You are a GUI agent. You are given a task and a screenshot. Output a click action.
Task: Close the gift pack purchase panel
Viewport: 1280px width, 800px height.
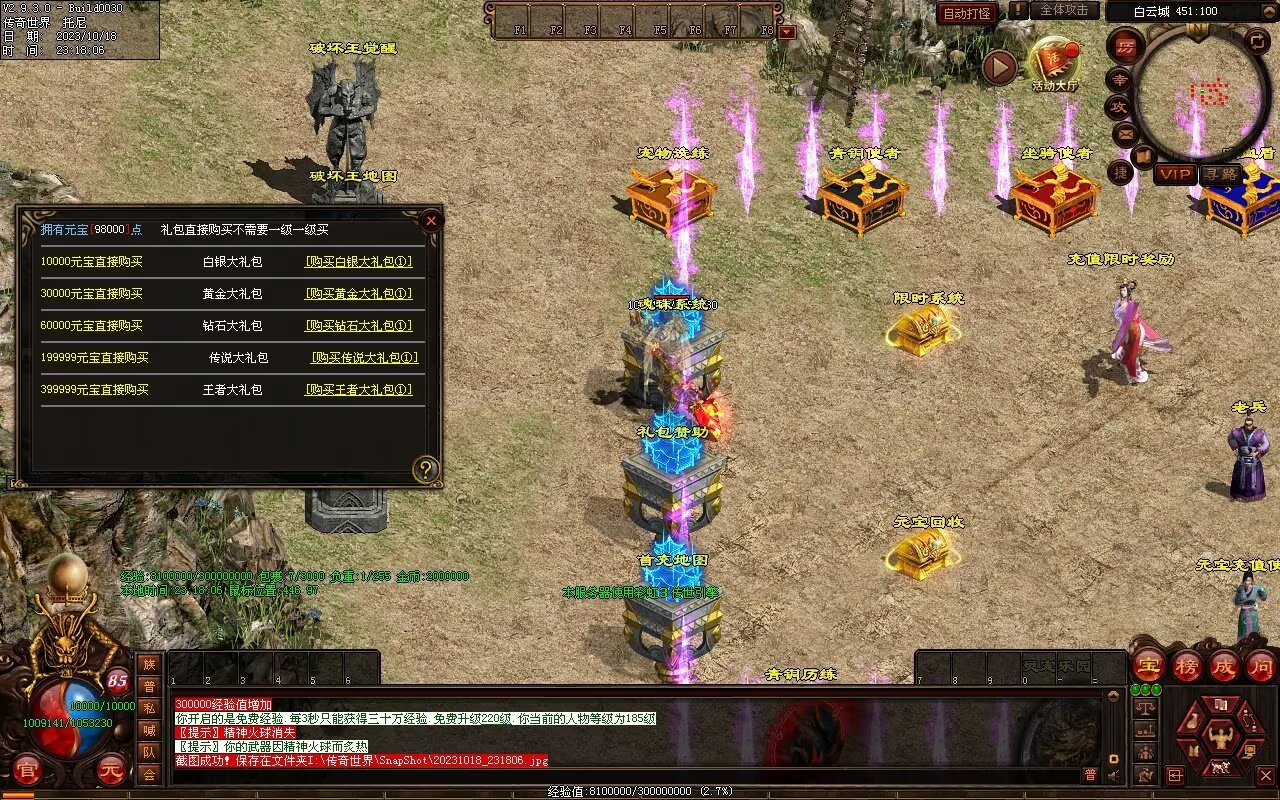431,220
